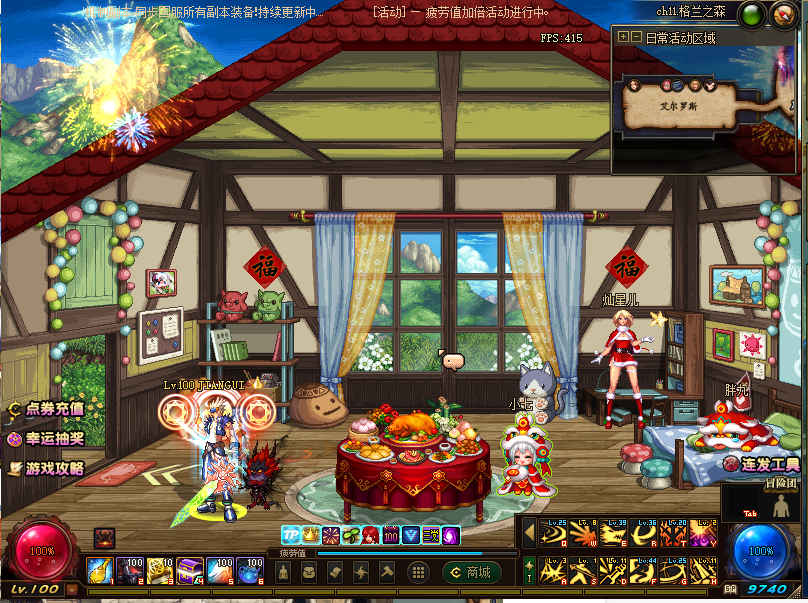Use the yellow potion in quick slot 1

coord(98,571)
